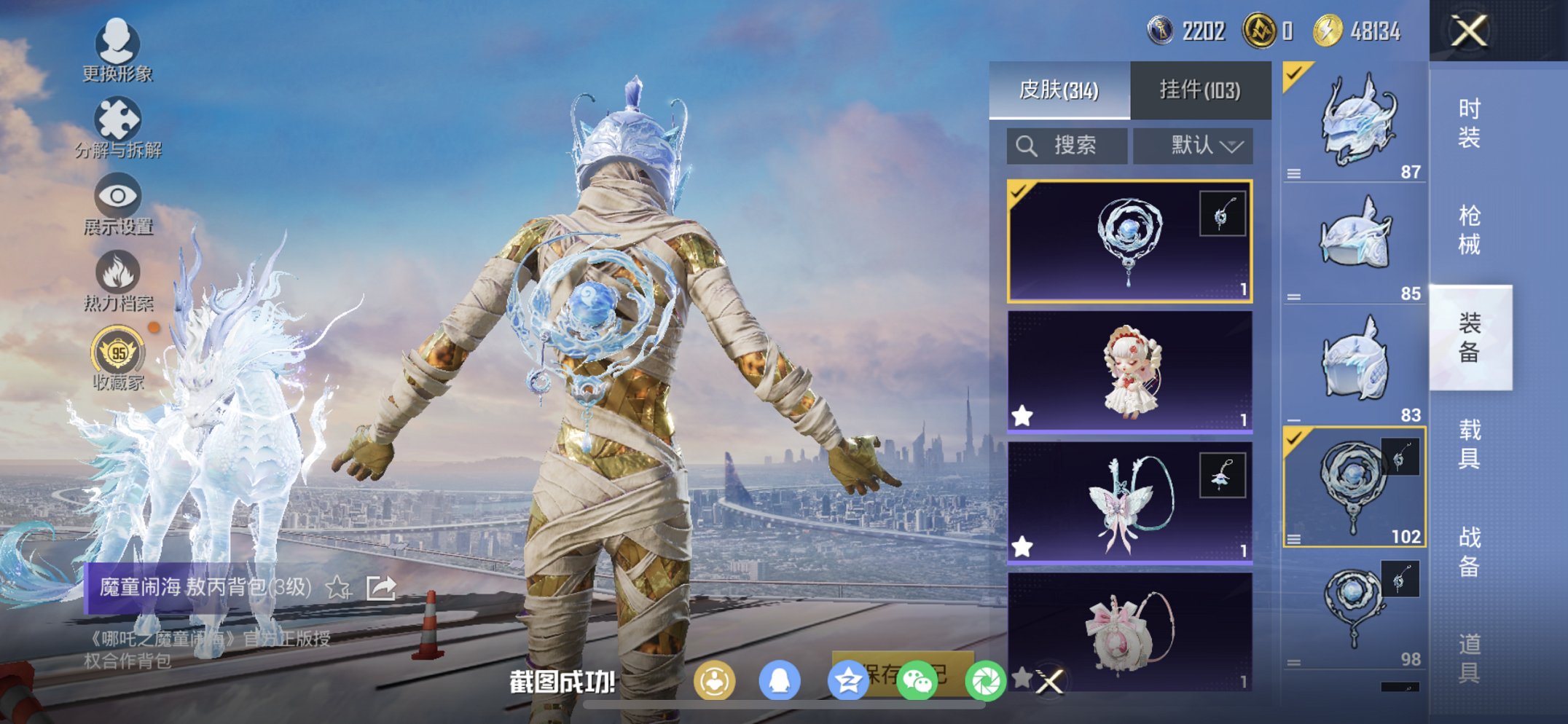The height and width of the screenshot is (724, 1568).
Task: Switch to the 挂件(103) pendants tab
Action: (x=1199, y=89)
